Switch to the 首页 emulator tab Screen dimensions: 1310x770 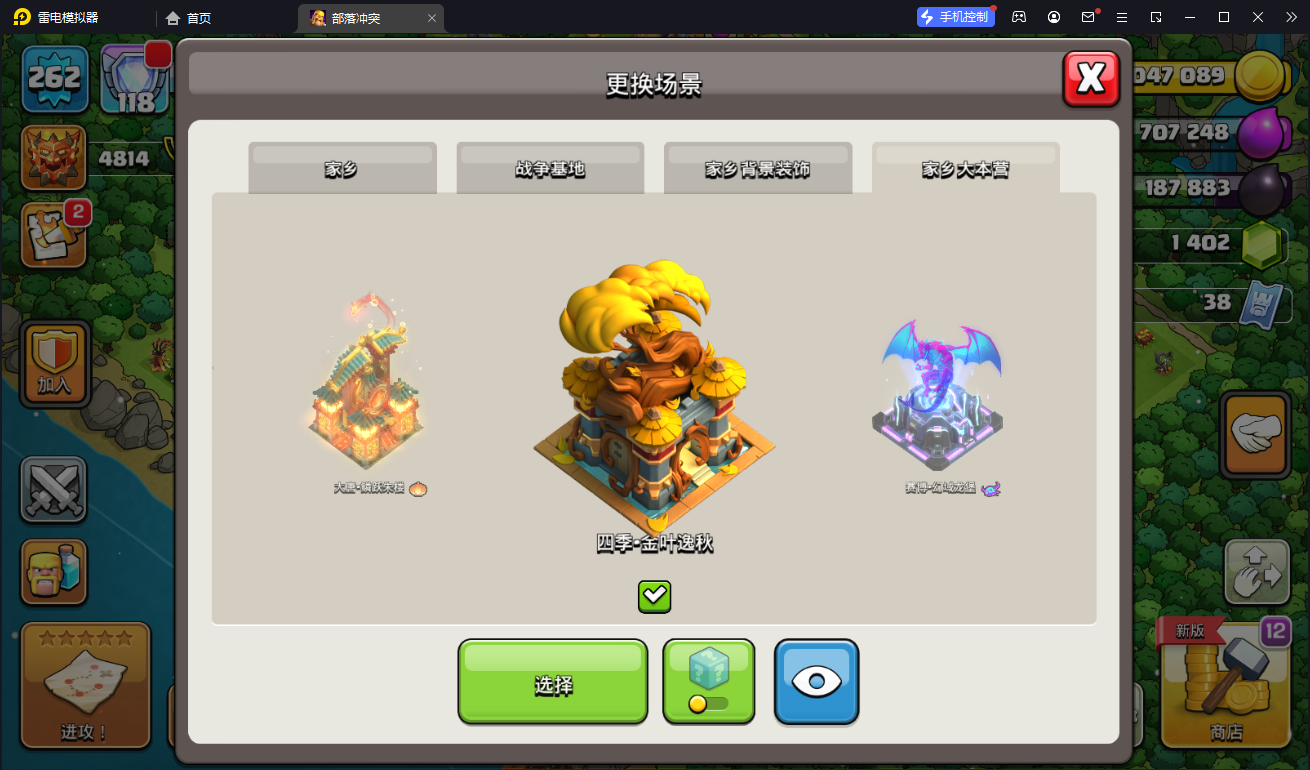pyautogui.click(x=190, y=18)
